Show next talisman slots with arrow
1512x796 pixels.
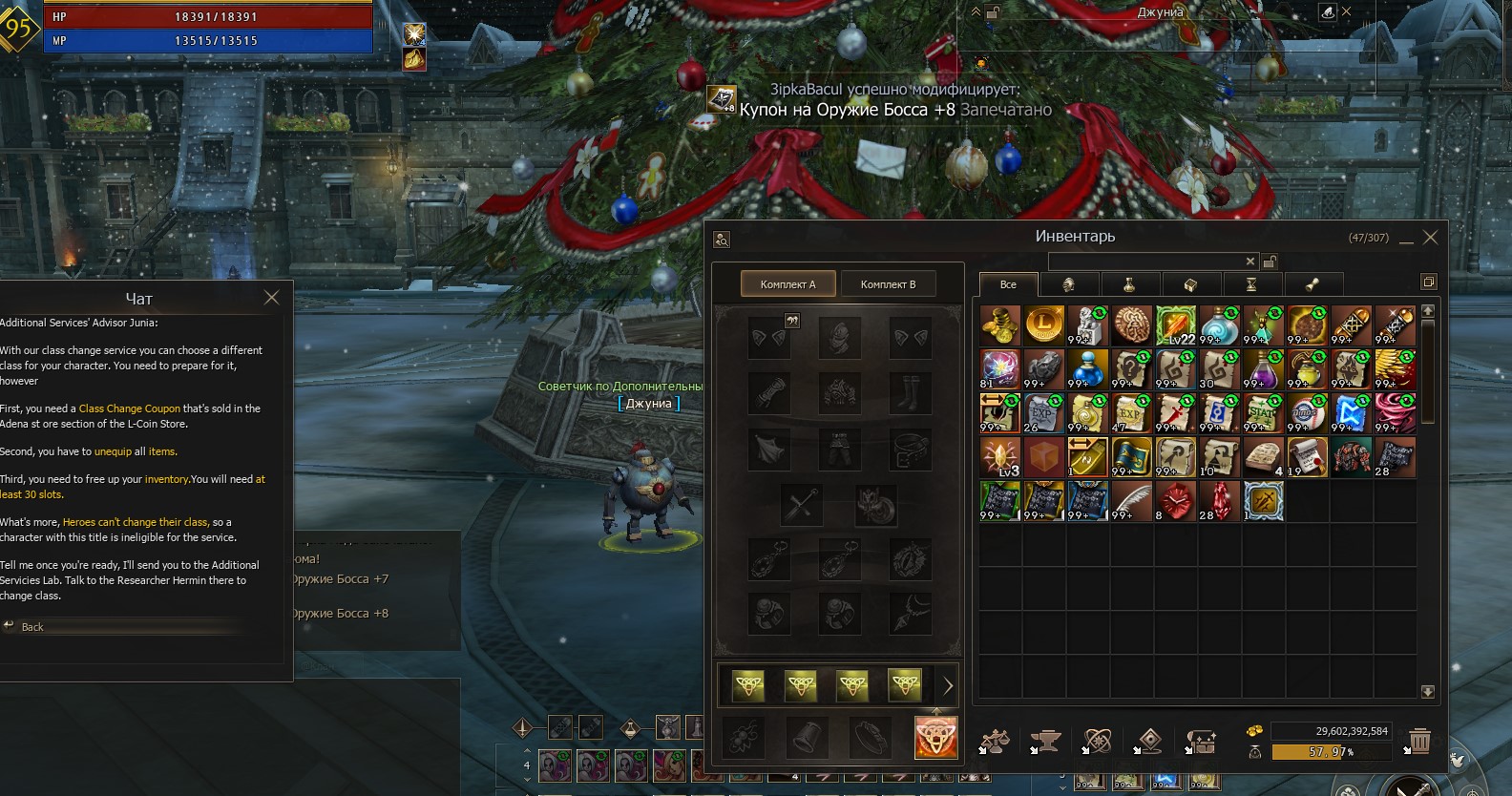point(948,685)
